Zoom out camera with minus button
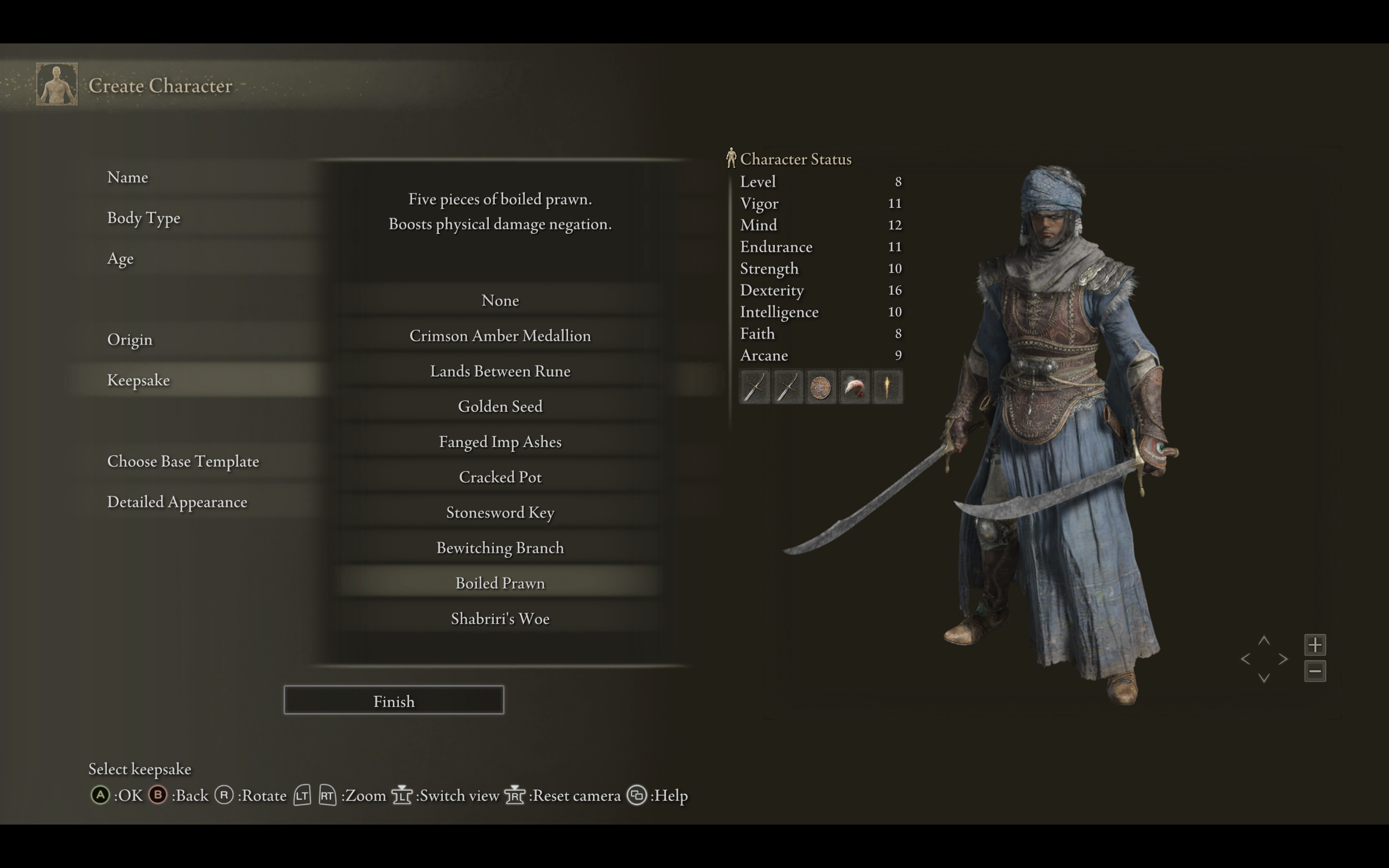 tap(1315, 671)
